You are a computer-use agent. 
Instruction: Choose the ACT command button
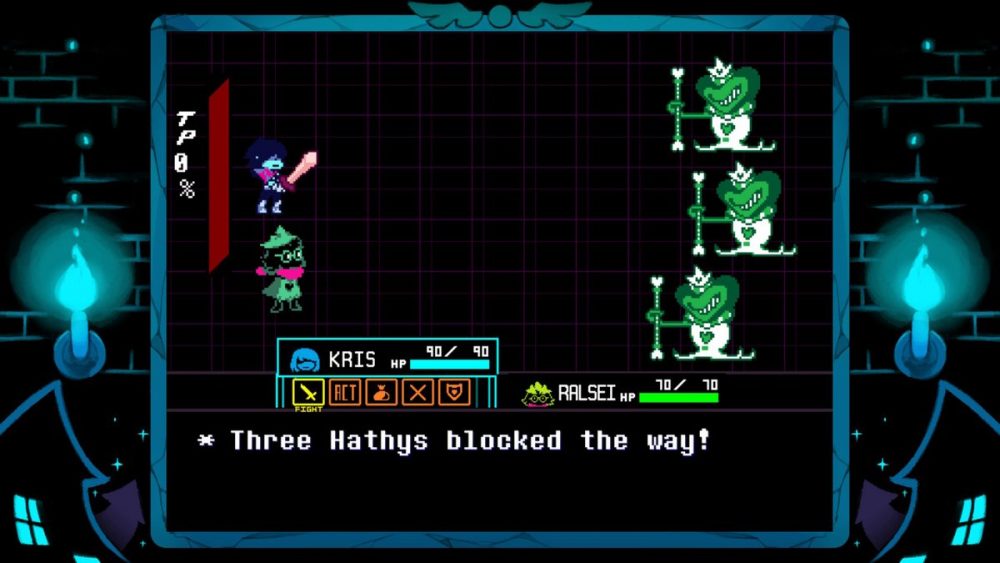pos(345,392)
